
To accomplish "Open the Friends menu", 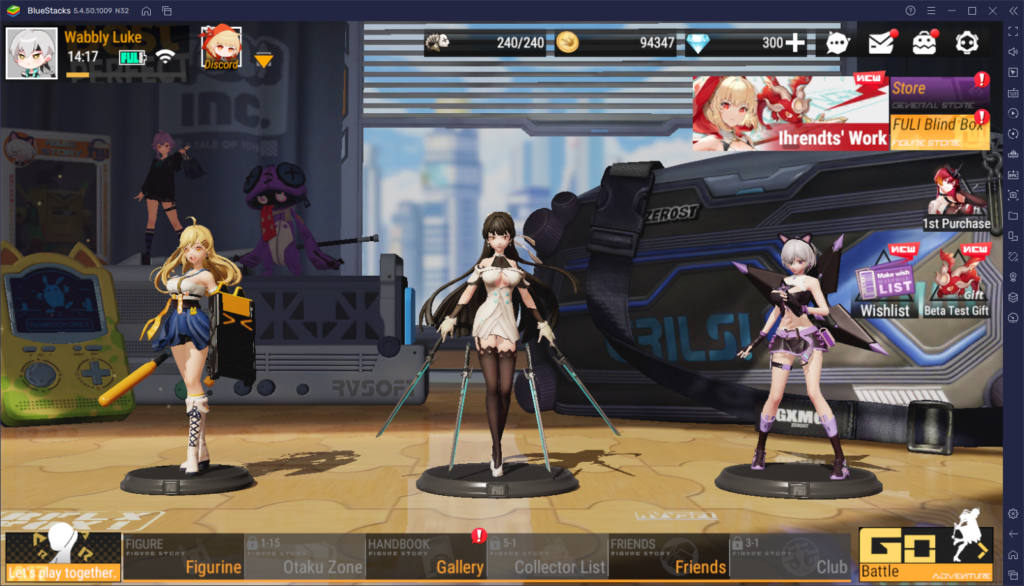I will tap(668, 557).
